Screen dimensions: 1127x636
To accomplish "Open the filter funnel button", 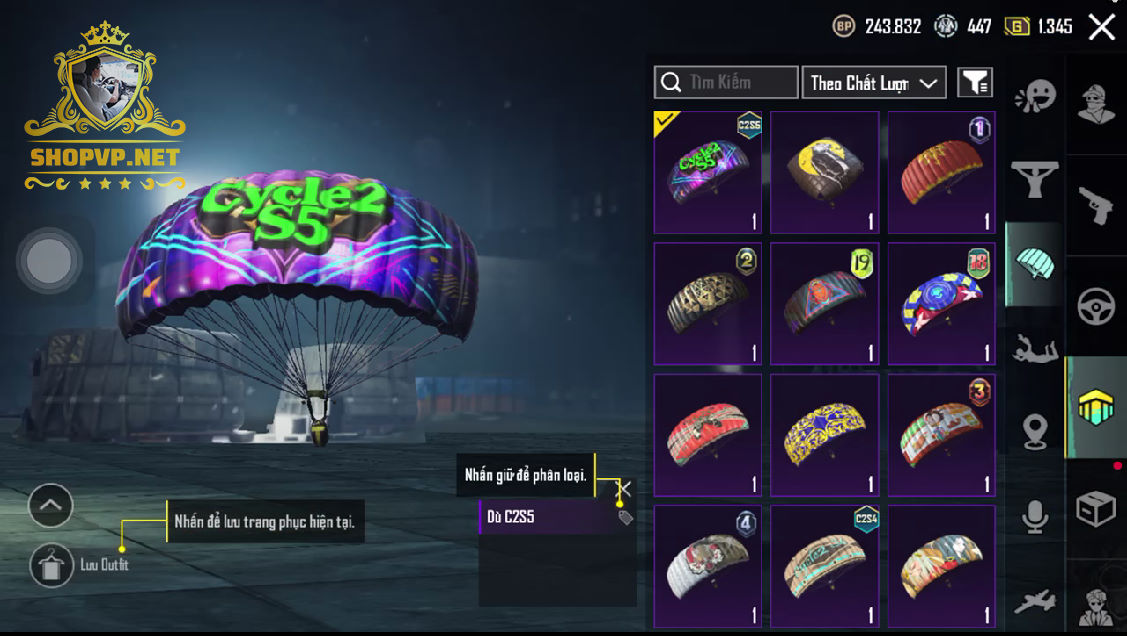I will (975, 83).
